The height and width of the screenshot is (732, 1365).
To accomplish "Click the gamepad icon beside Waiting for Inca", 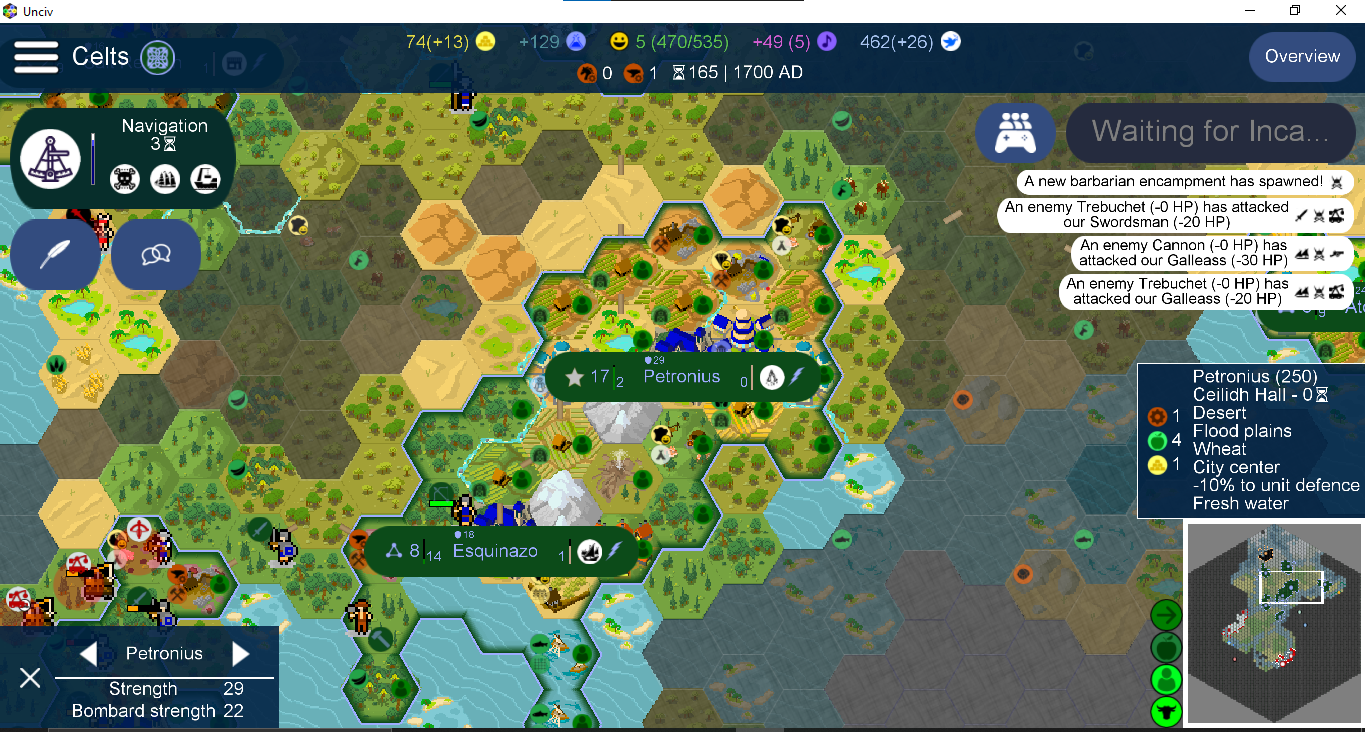I will tap(1015, 132).
